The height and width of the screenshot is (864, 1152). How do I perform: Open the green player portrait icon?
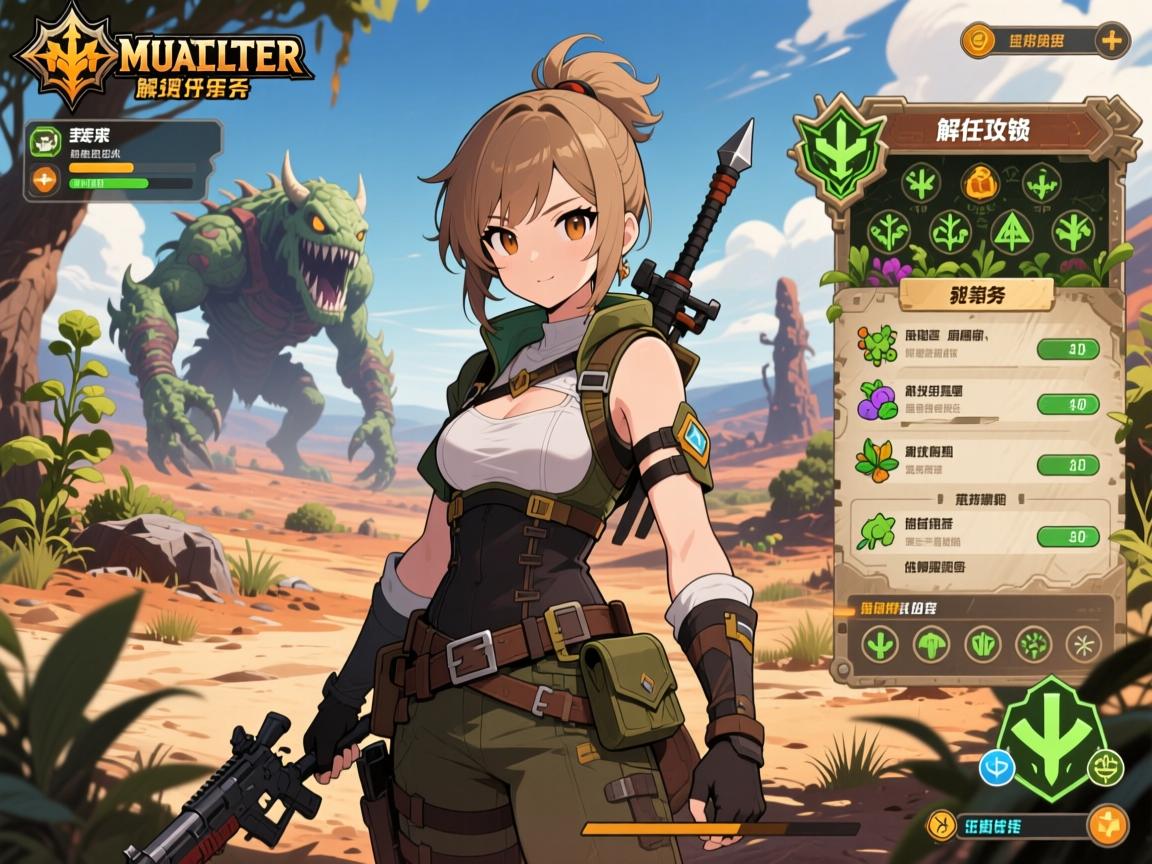pos(44,141)
